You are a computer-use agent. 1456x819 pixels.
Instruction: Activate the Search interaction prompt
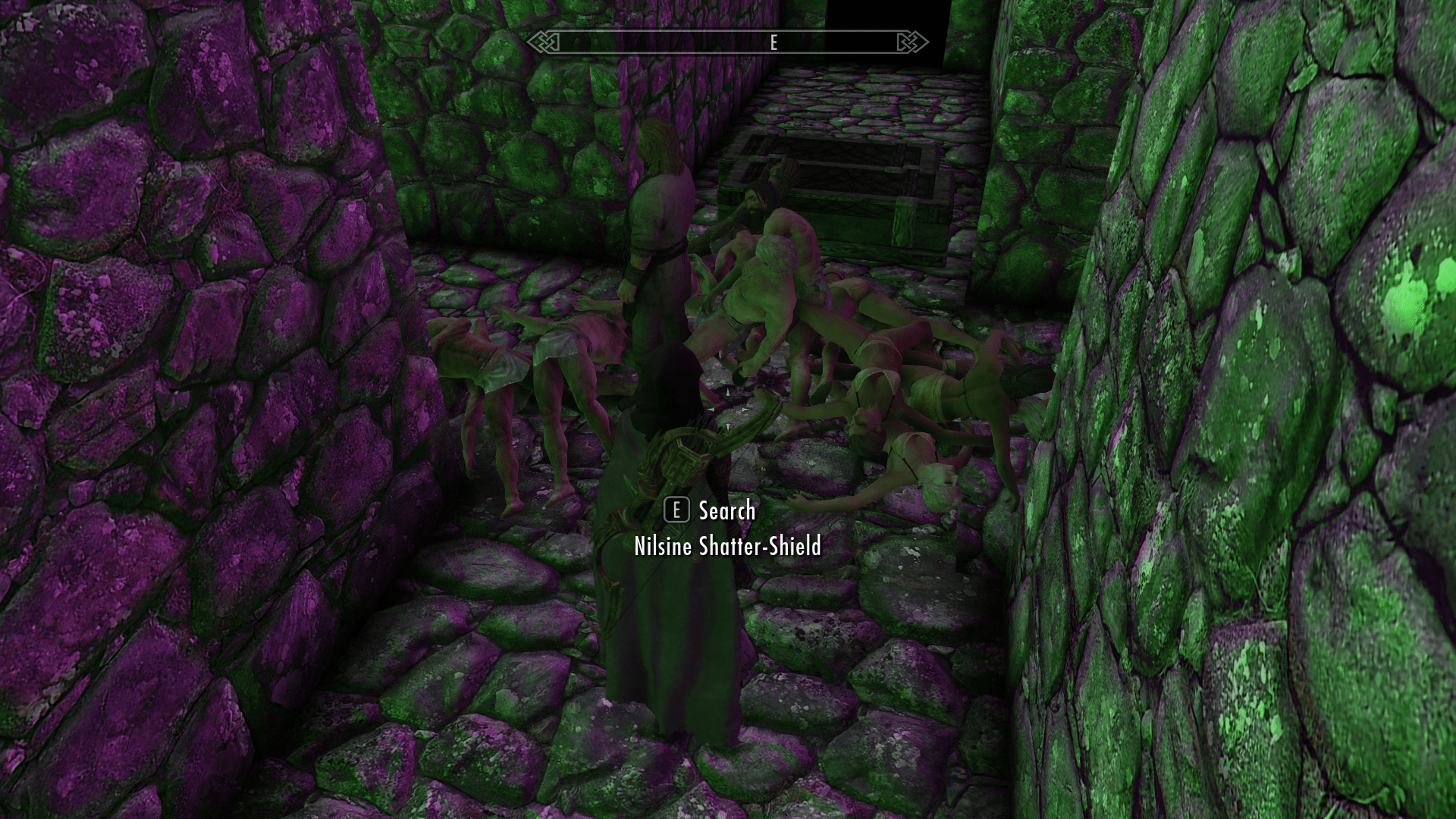tap(726, 512)
